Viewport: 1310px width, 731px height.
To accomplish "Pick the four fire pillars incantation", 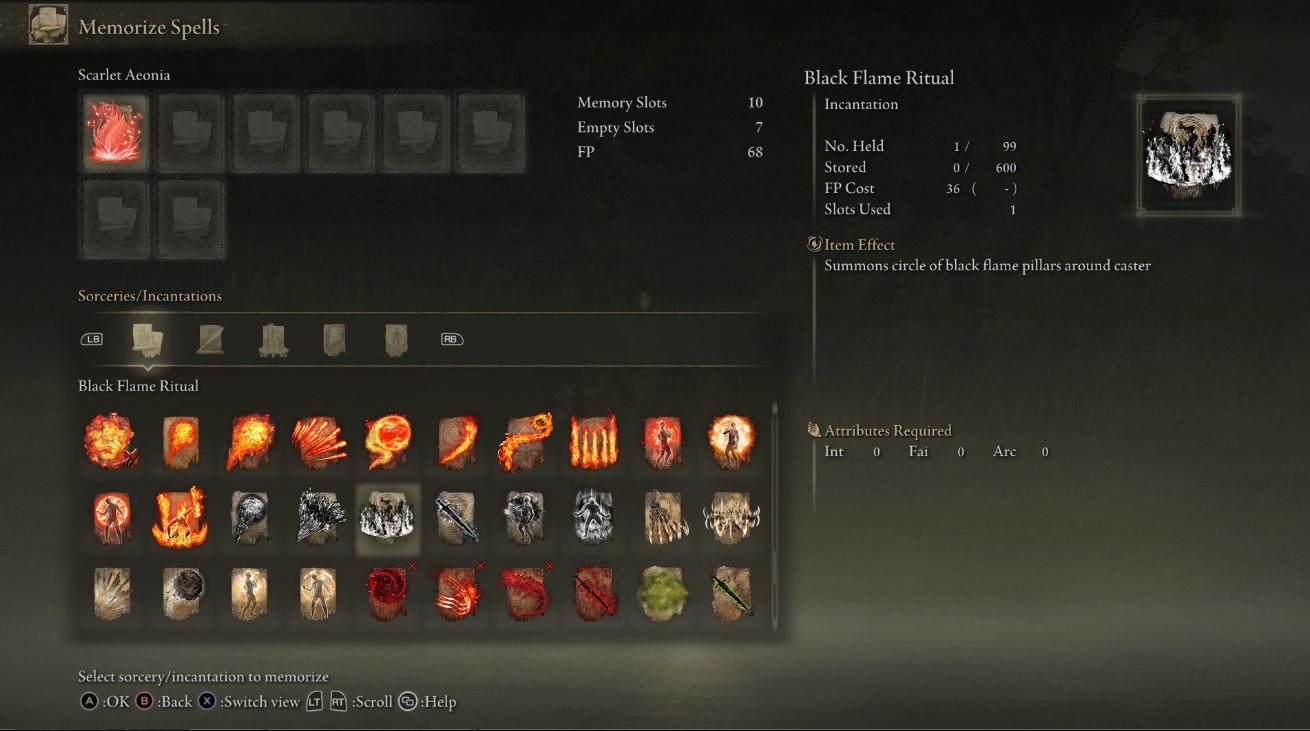I will 594,441.
